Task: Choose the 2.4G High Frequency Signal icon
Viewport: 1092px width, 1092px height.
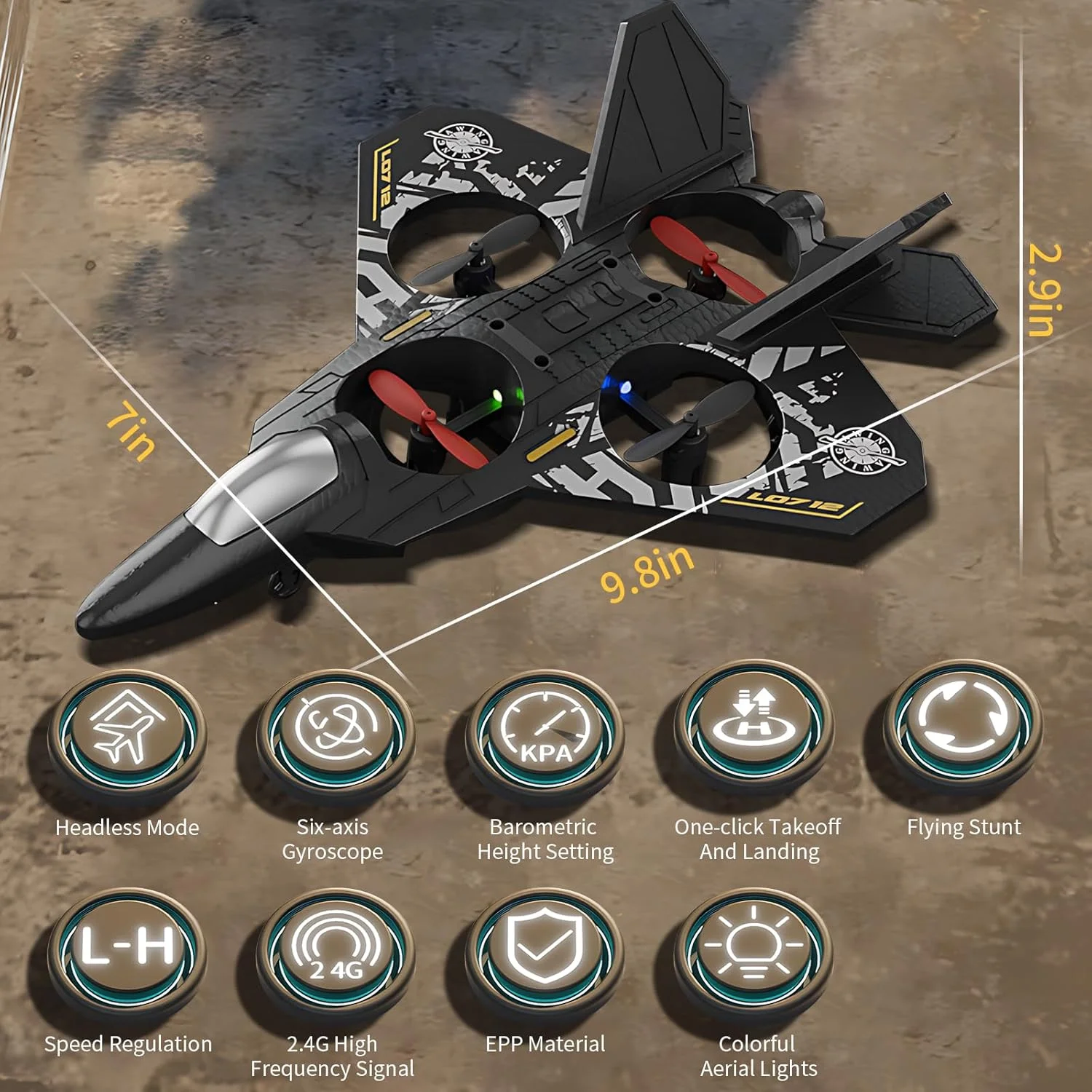Action: (x=335, y=948)
